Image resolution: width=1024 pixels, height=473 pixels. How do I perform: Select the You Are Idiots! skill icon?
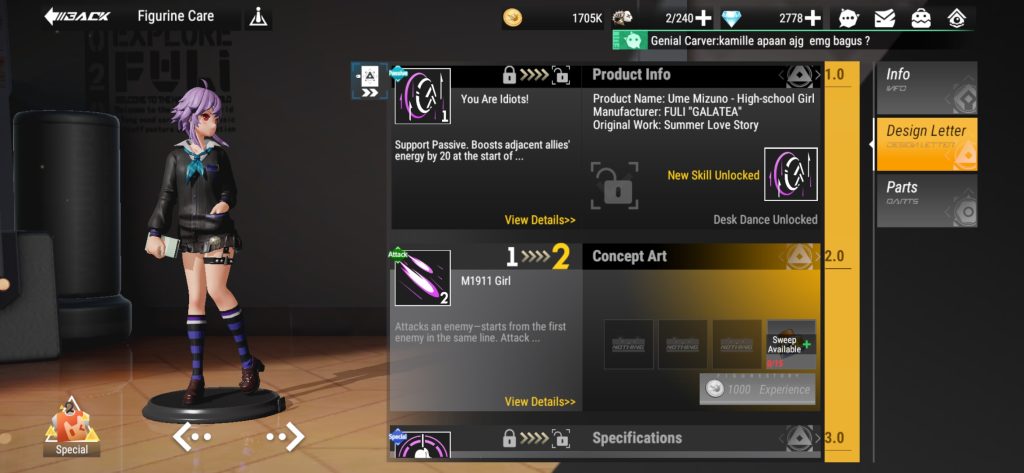(422, 96)
